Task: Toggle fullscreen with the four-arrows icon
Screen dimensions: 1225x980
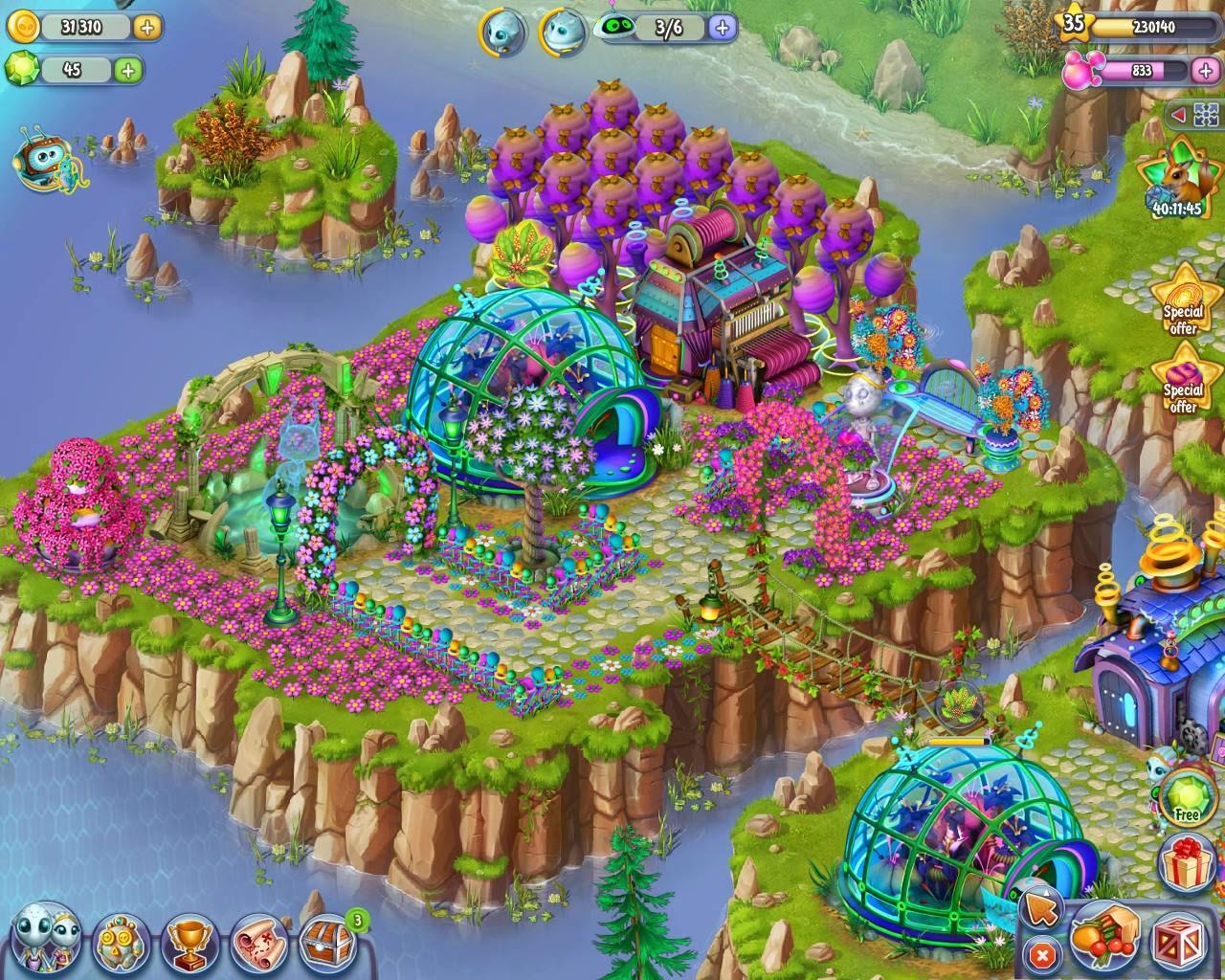Action: [1205, 116]
